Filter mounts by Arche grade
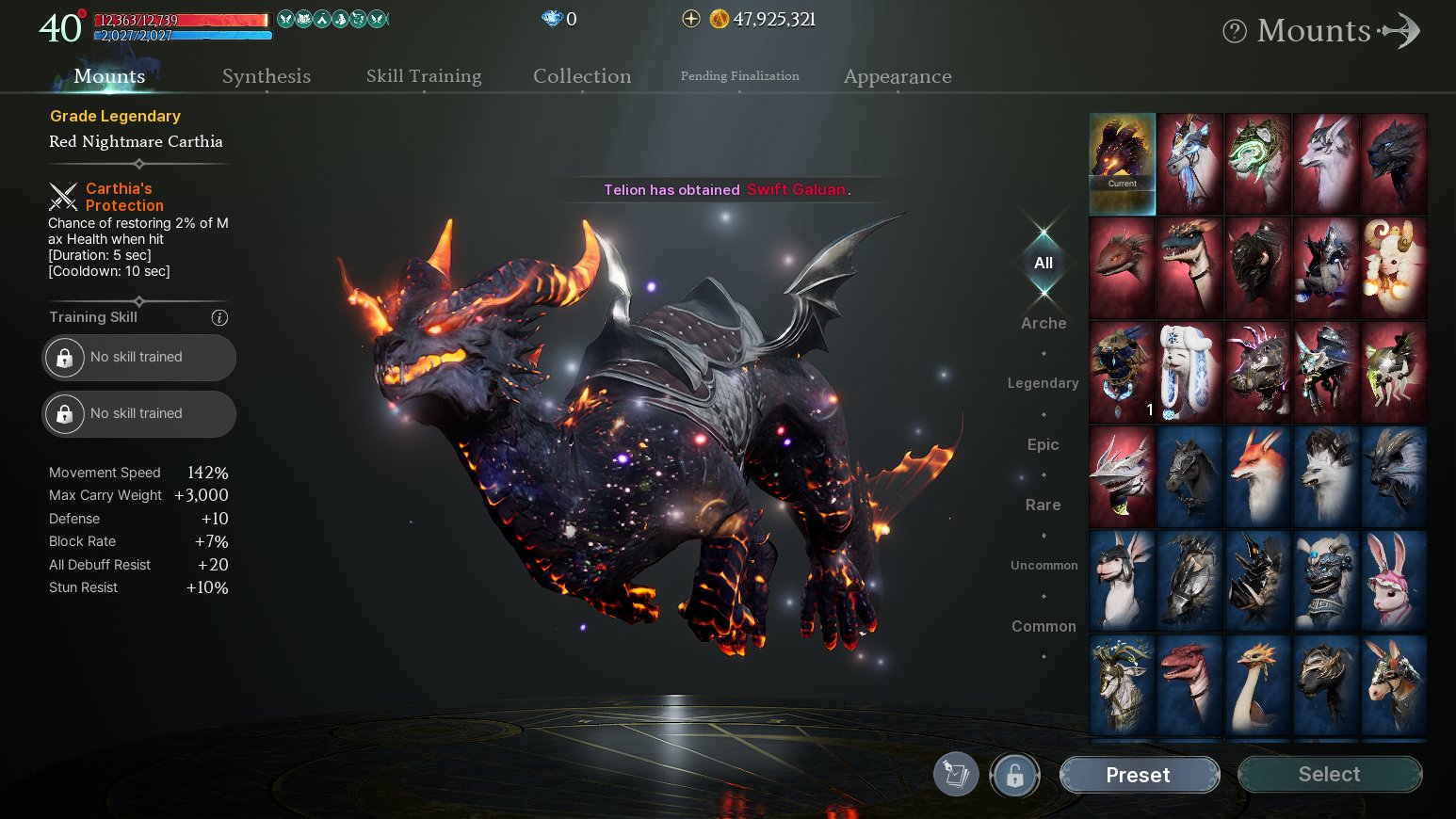This screenshot has width=1456, height=819. click(x=1043, y=323)
